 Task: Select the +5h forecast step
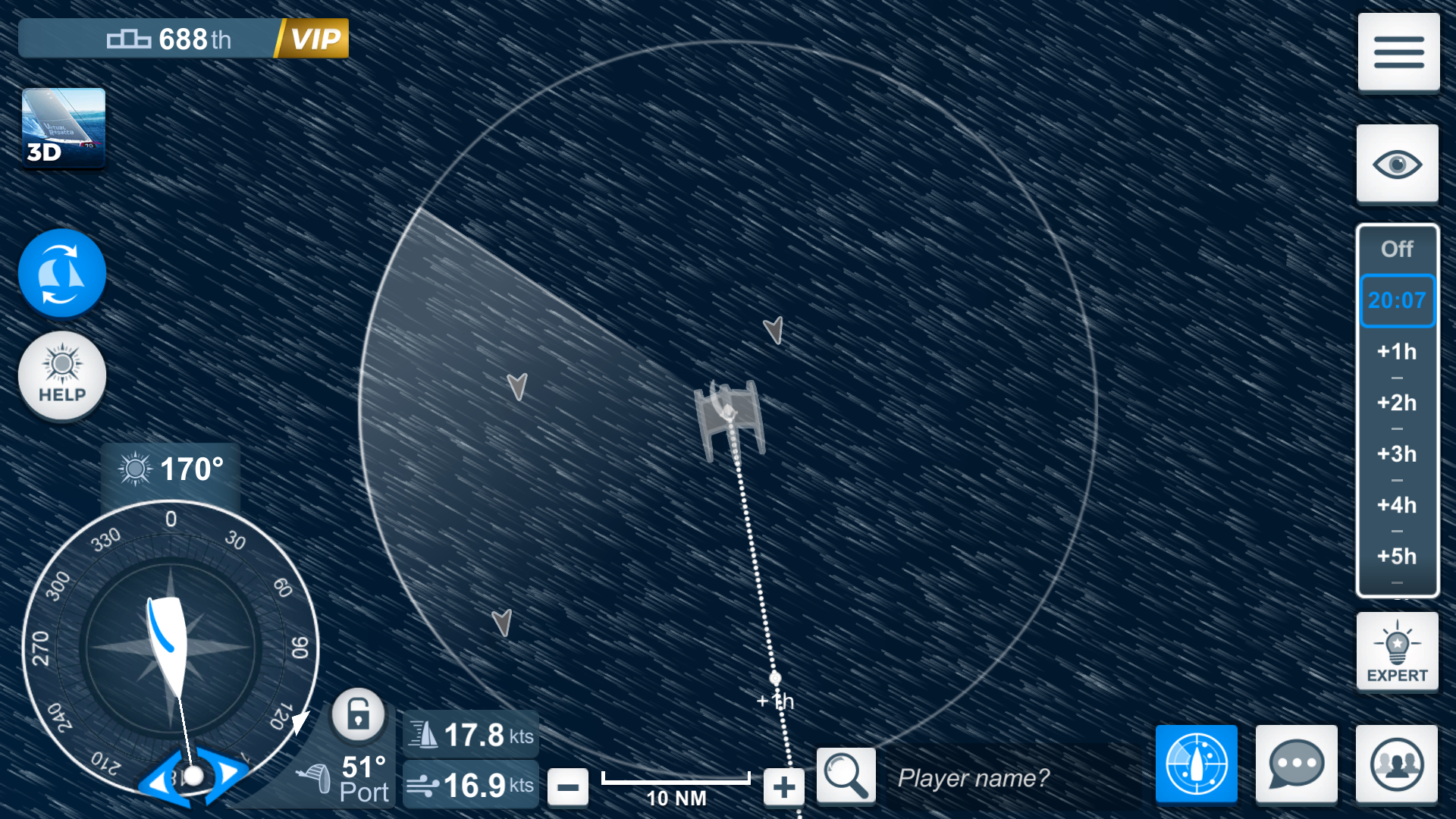(x=1398, y=556)
